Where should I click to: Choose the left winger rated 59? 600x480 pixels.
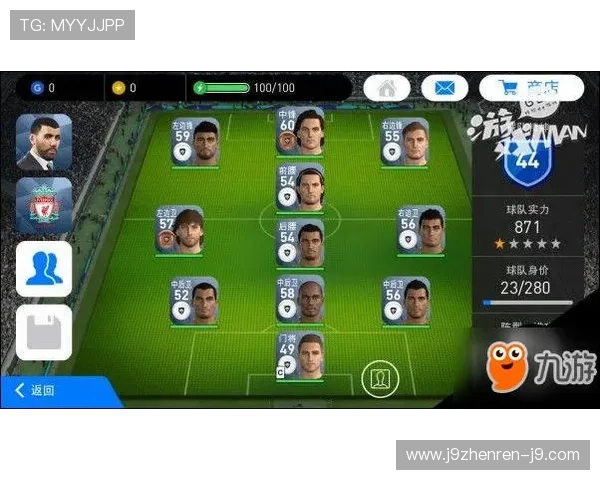195,143
